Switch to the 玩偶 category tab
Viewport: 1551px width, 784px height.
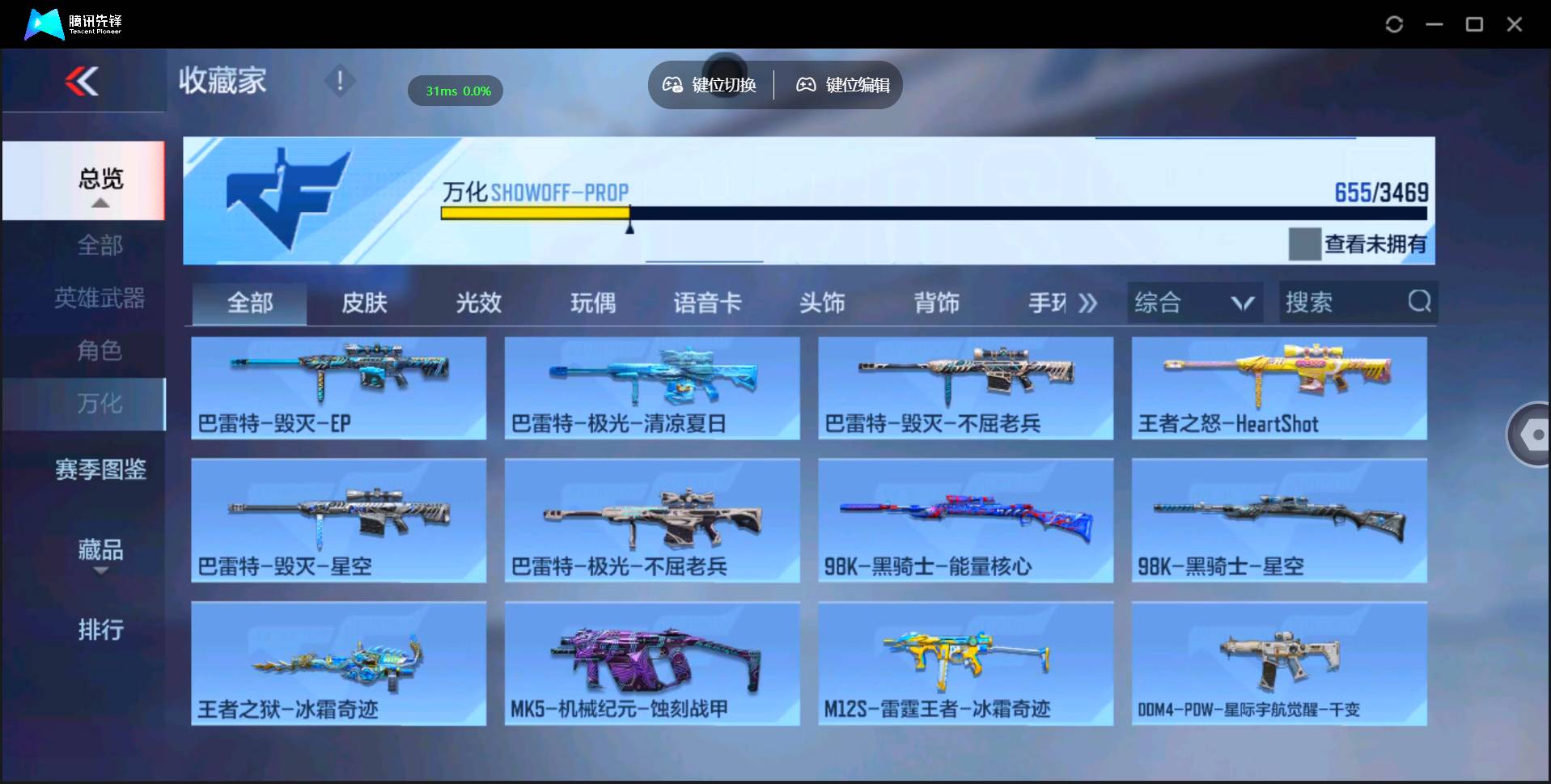[593, 302]
